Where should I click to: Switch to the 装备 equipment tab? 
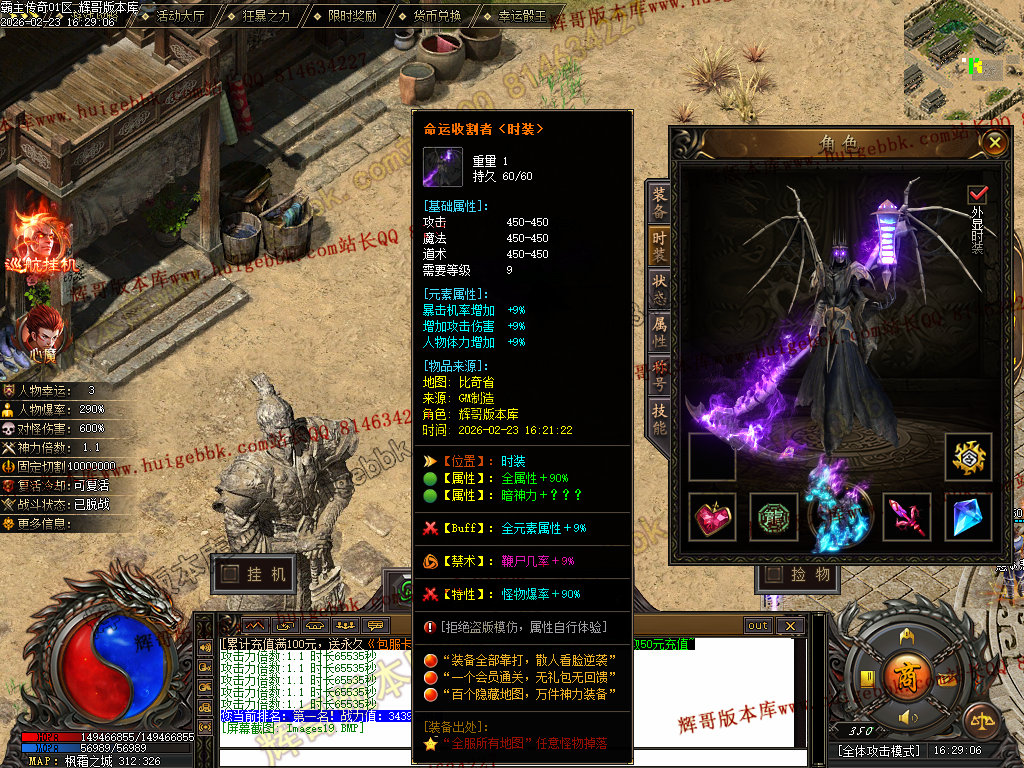click(x=659, y=203)
